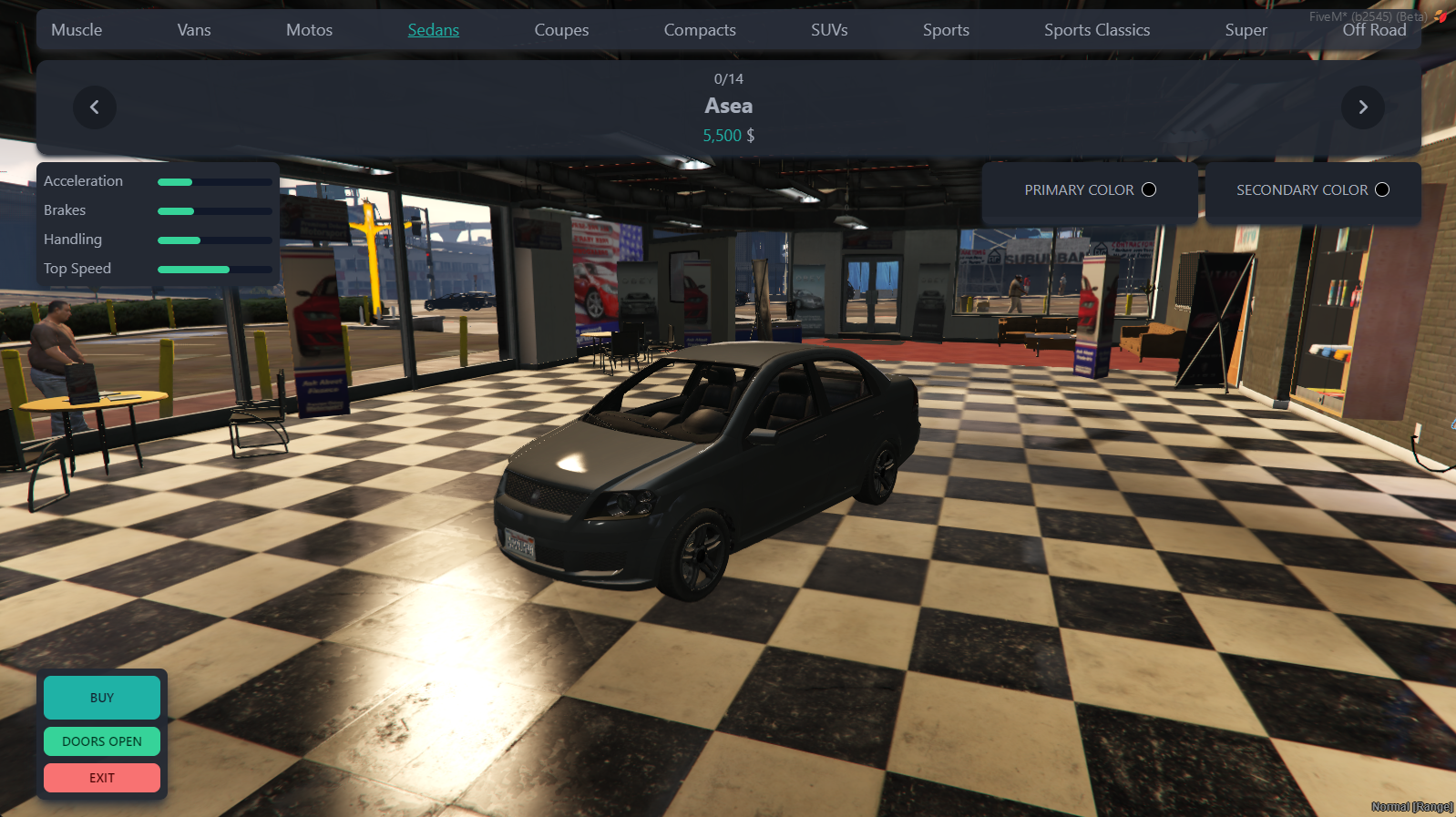Click the Handling stat slider bar

[x=213, y=240]
